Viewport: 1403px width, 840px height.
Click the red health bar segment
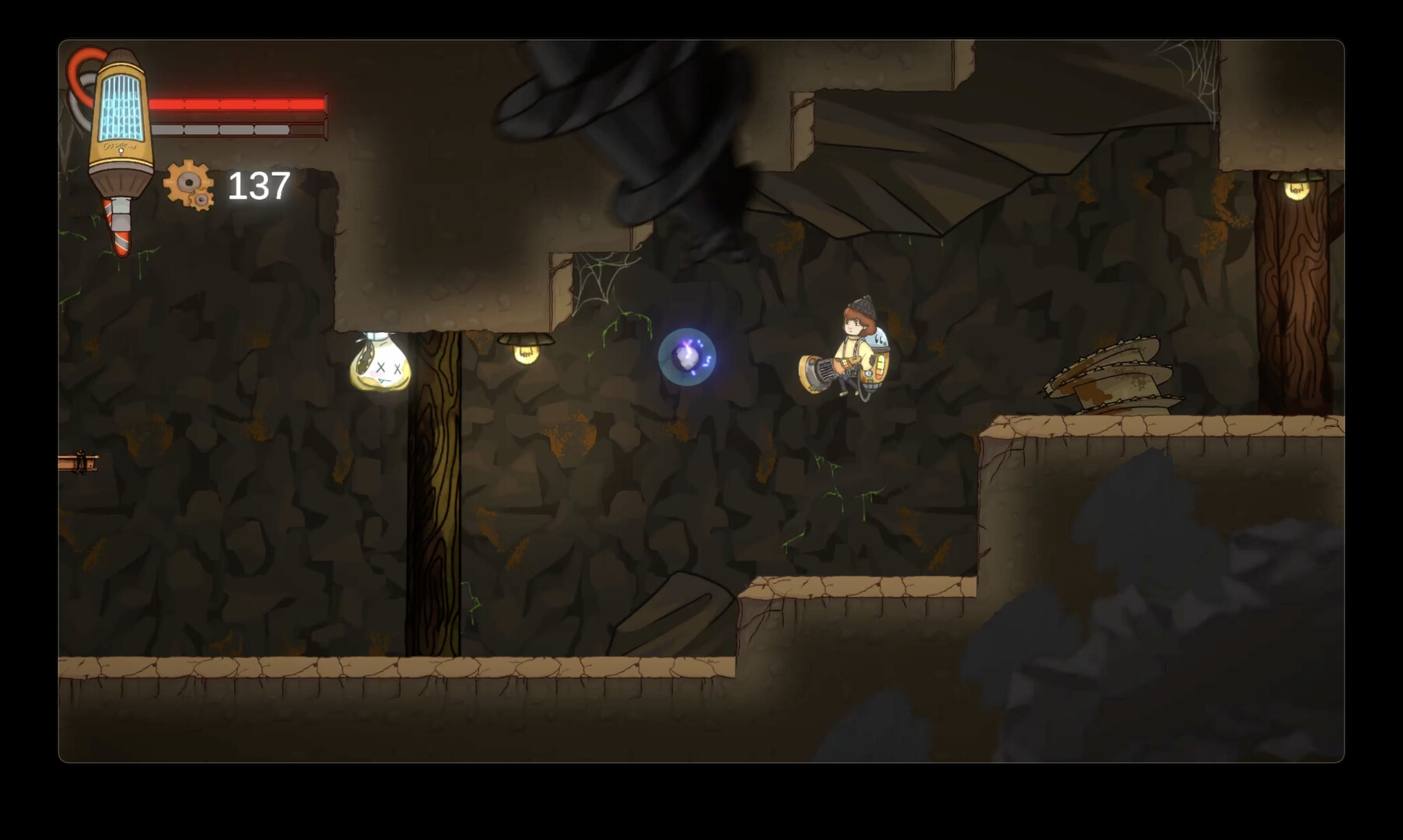point(237,103)
